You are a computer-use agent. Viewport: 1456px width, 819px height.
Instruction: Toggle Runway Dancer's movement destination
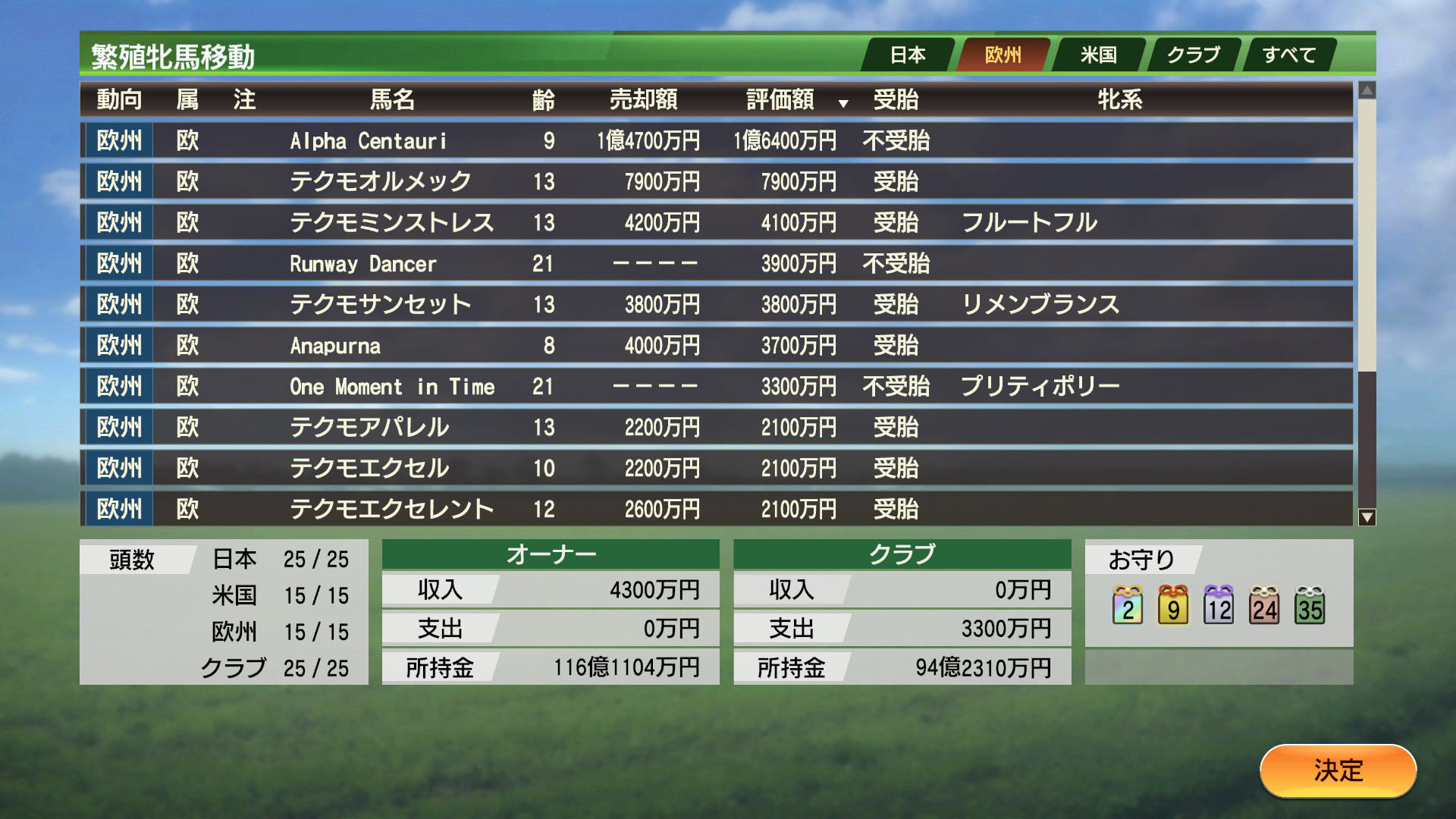click(x=118, y=263)
